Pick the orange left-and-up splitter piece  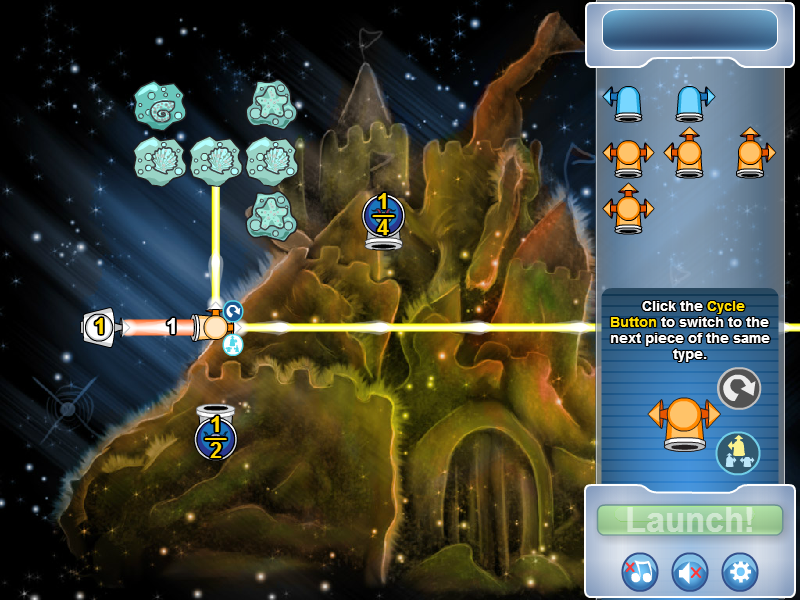tap(685, 153)
